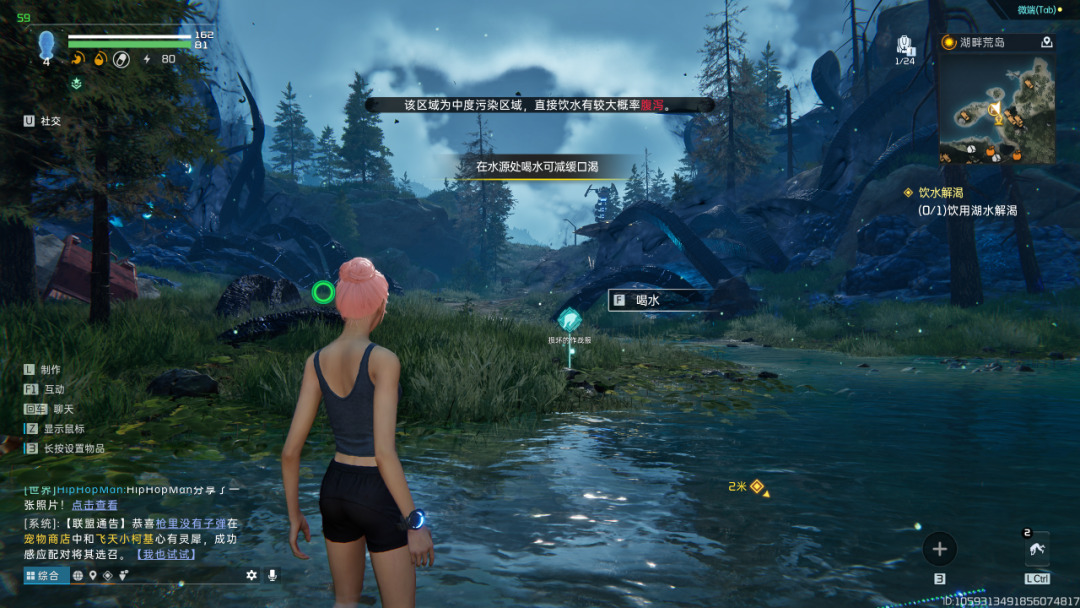Switch to the 综合 chat tab

[x=46, y=575]
